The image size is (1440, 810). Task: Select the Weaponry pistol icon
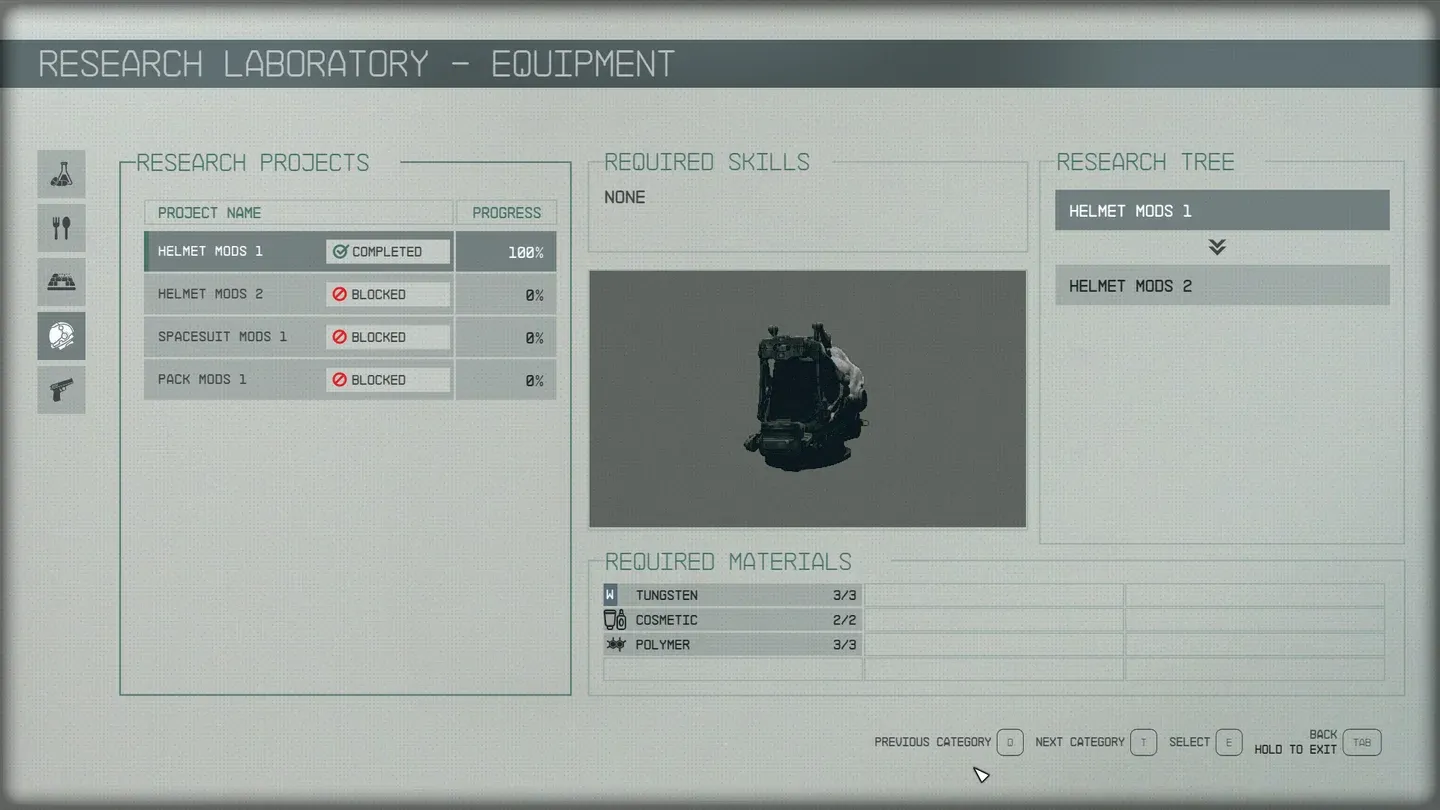pos(61,390)
